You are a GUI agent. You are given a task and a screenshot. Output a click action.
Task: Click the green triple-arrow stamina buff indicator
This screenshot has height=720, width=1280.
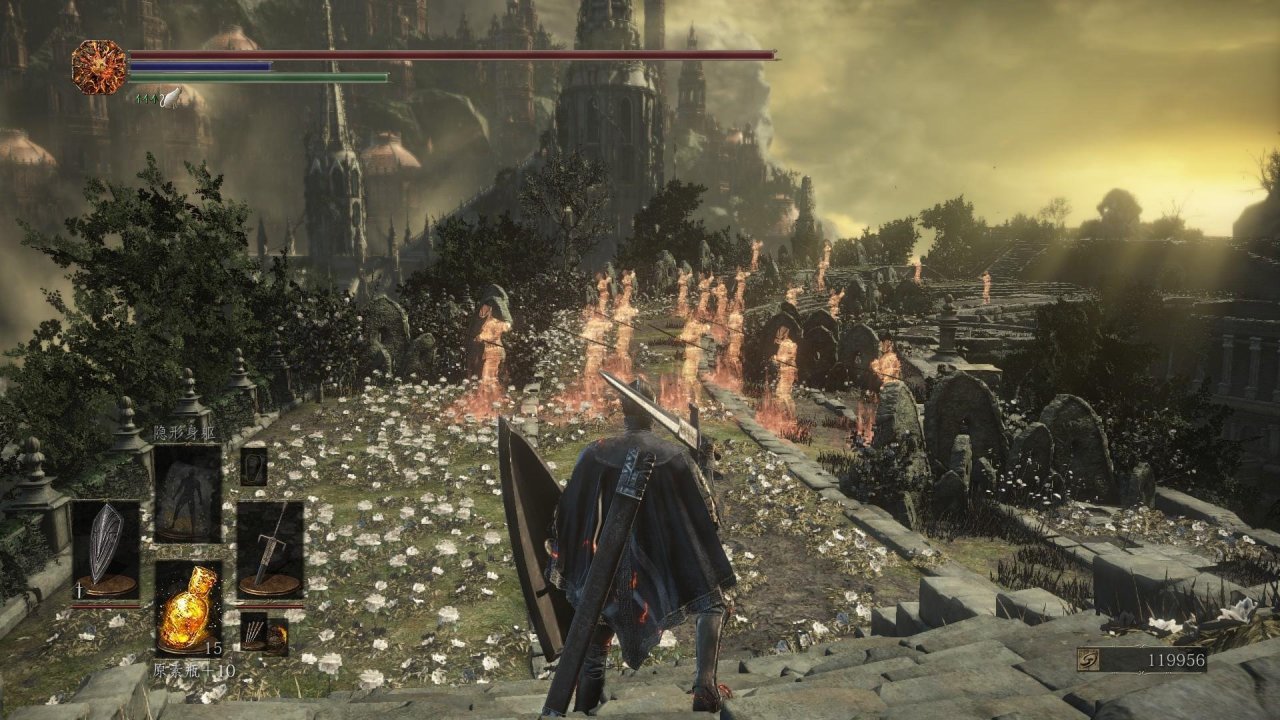click(x=146, y=98)
